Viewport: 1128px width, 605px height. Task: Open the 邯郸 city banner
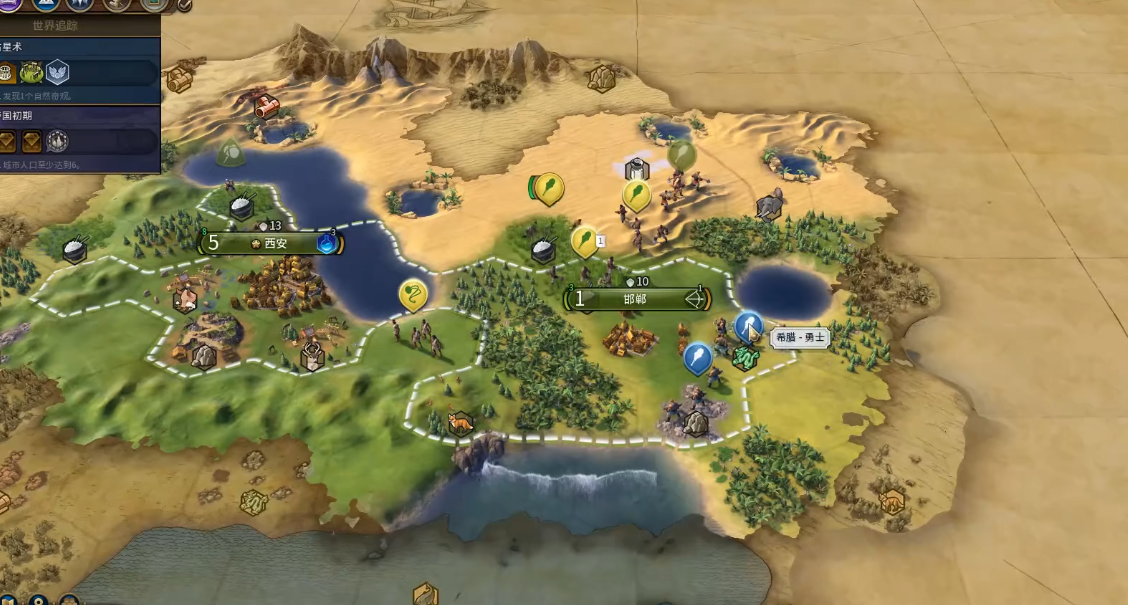(635, 298)
